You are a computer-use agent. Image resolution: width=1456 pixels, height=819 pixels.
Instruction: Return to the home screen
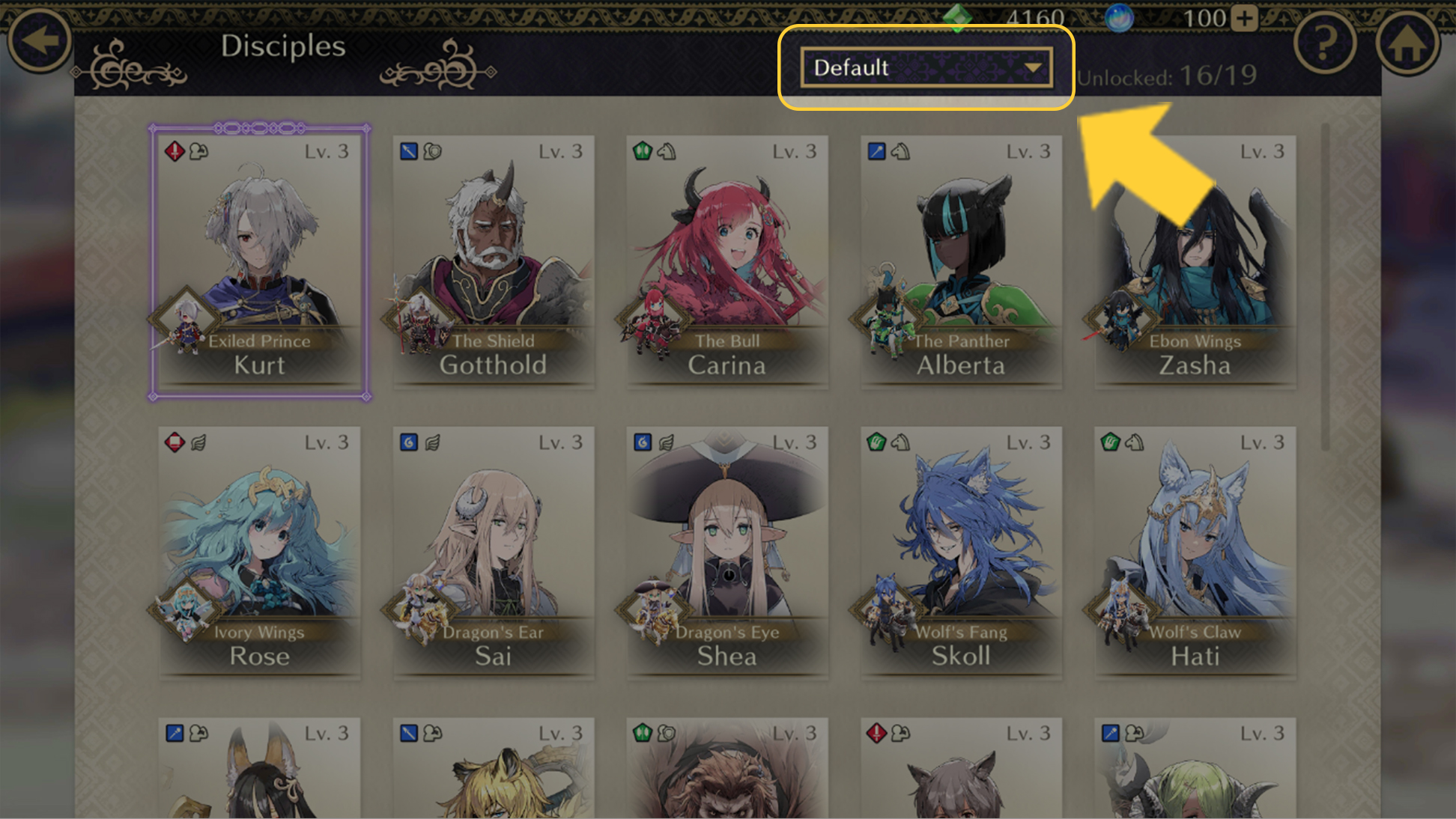(x=1407, y=43)
